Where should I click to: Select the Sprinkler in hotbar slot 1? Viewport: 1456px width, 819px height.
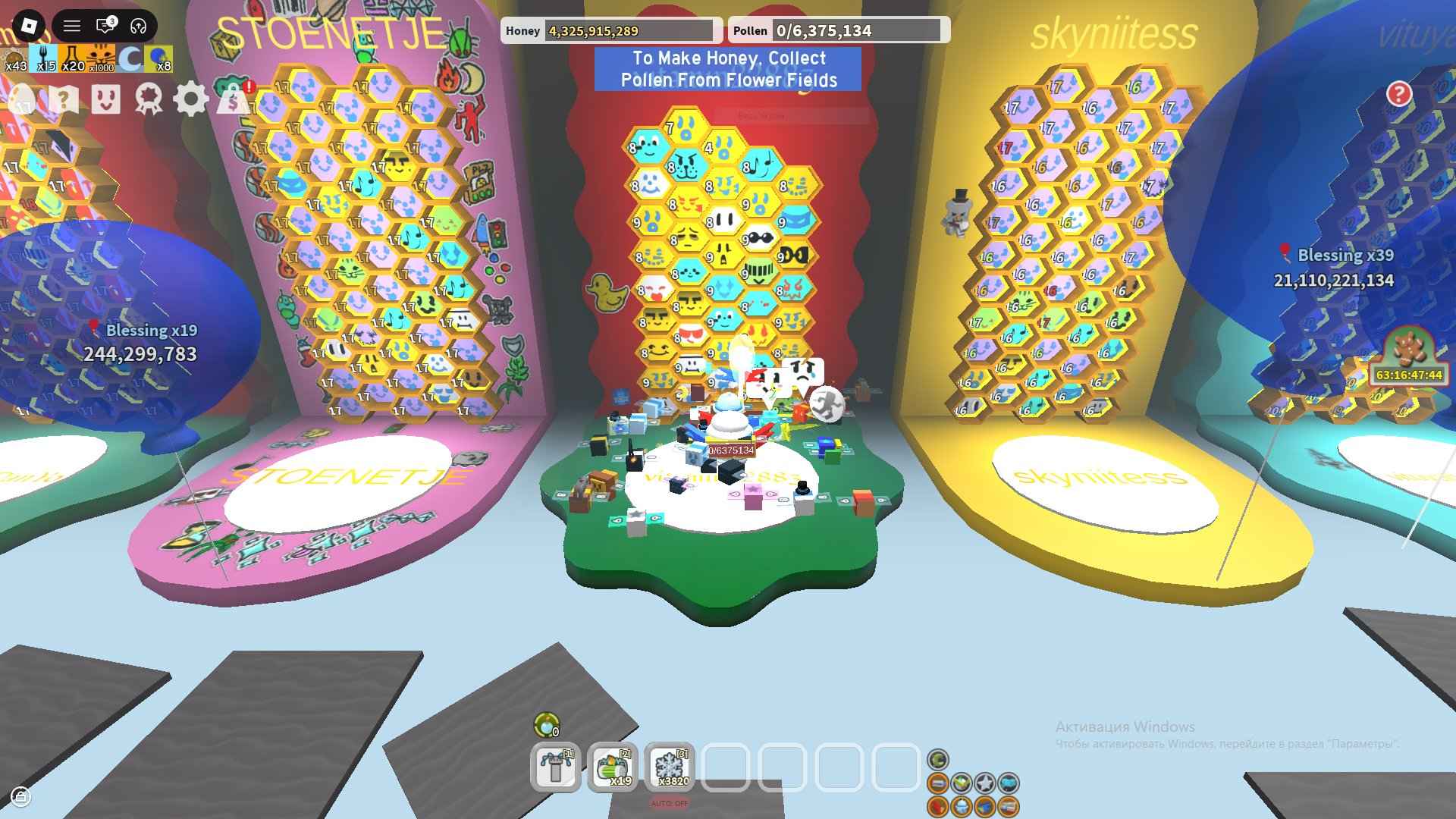tap(555, 768)
